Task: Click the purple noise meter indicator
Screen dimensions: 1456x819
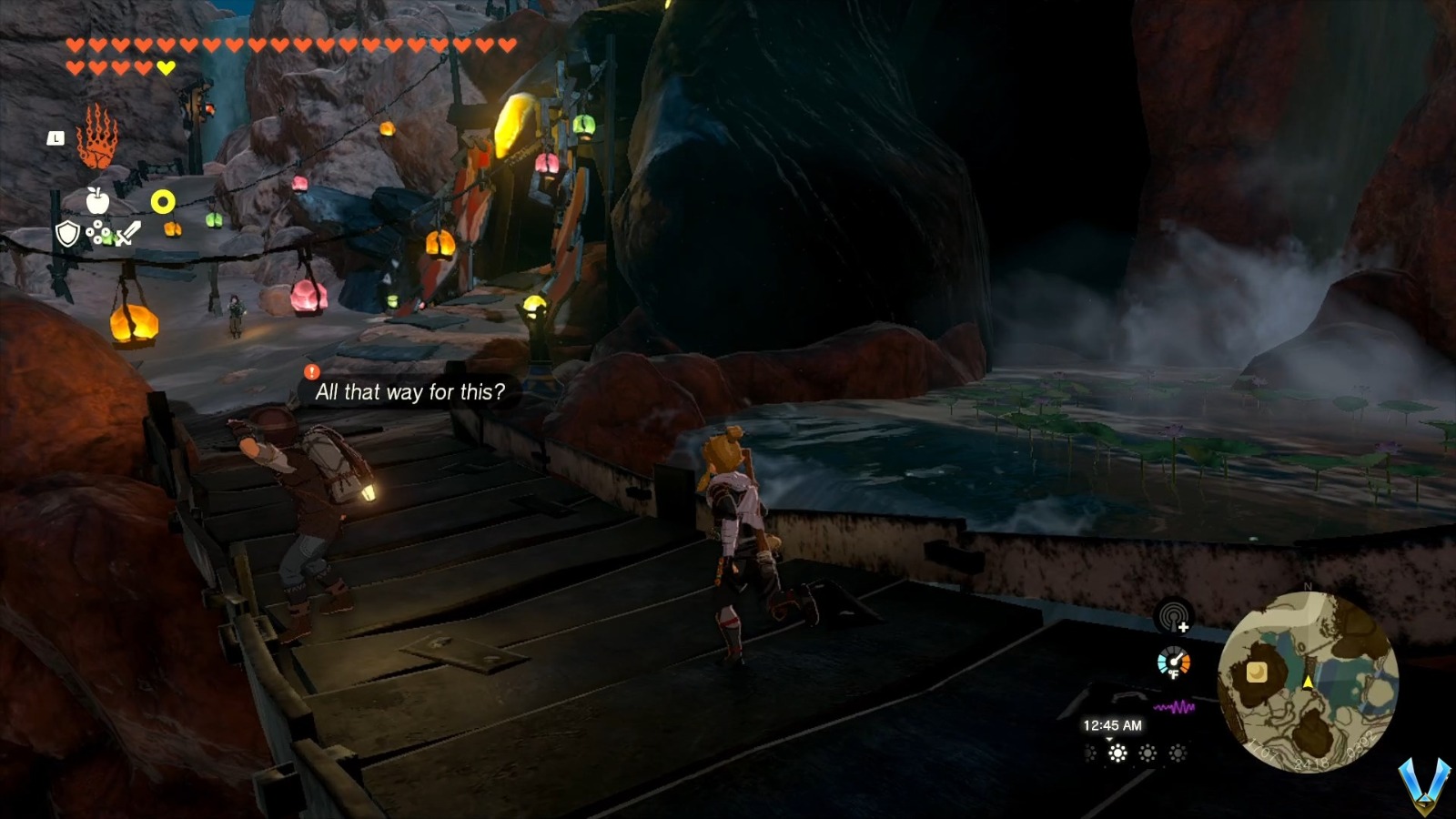Action: [x=1174, y=706]
